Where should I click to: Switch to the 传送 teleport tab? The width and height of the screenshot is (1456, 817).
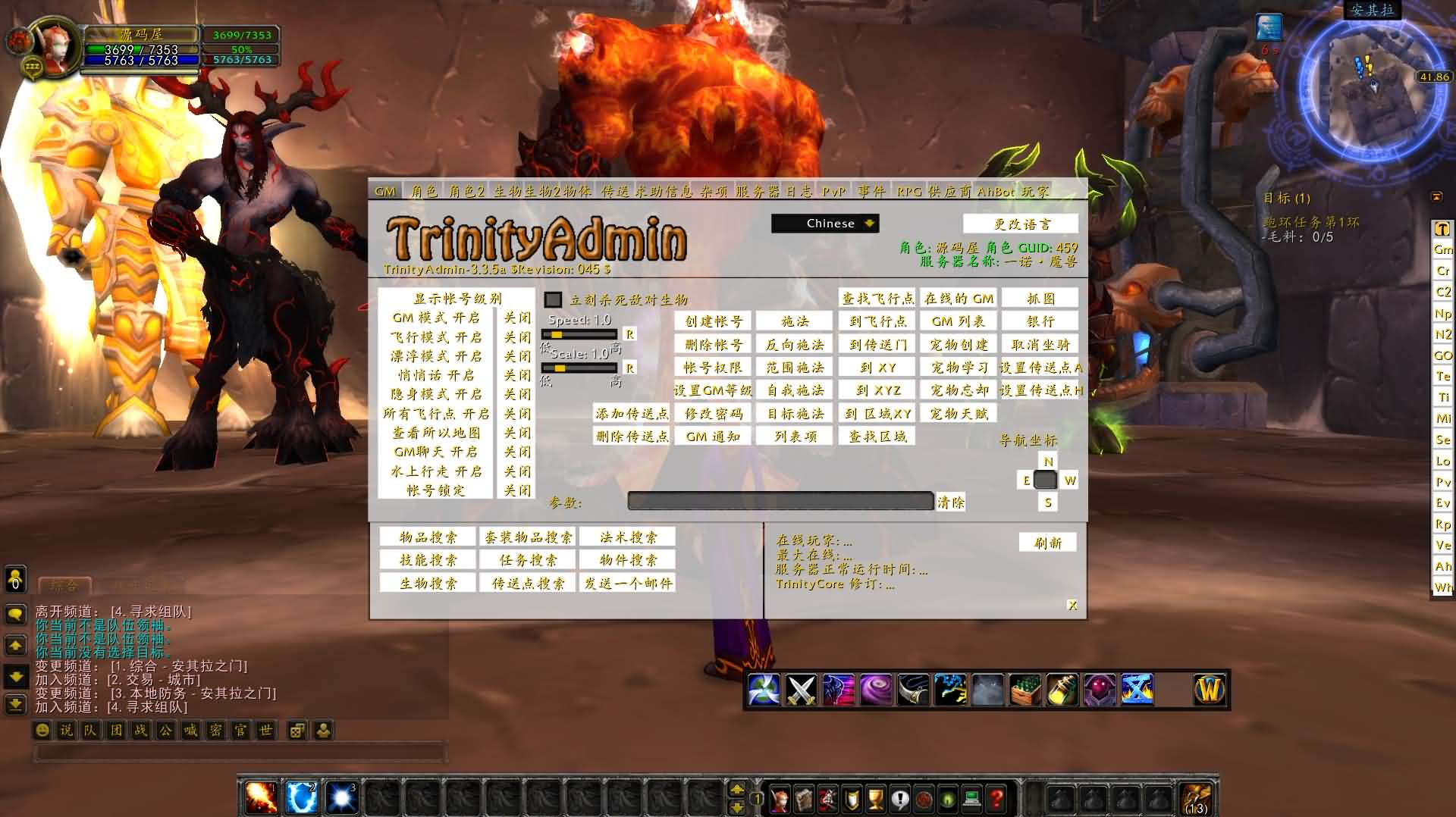click(x=615, y=192)
